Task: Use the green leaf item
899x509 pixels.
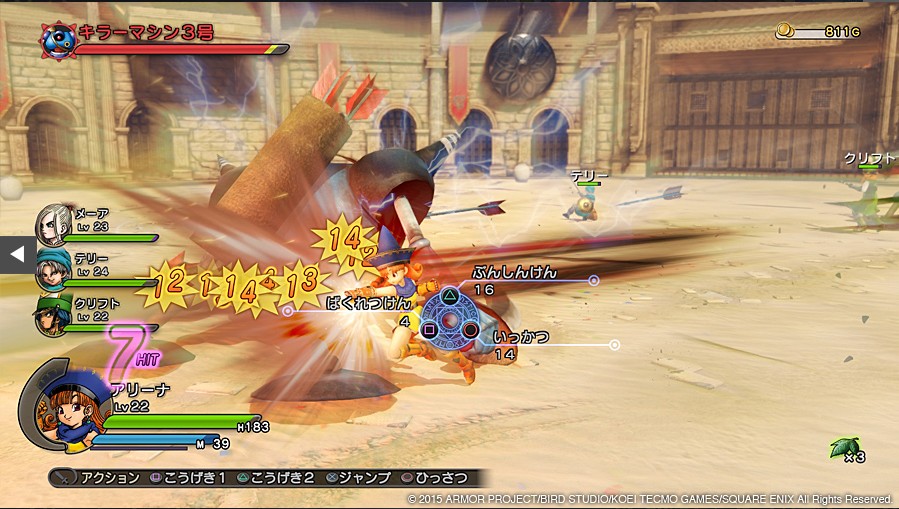Action: (840, 447)
